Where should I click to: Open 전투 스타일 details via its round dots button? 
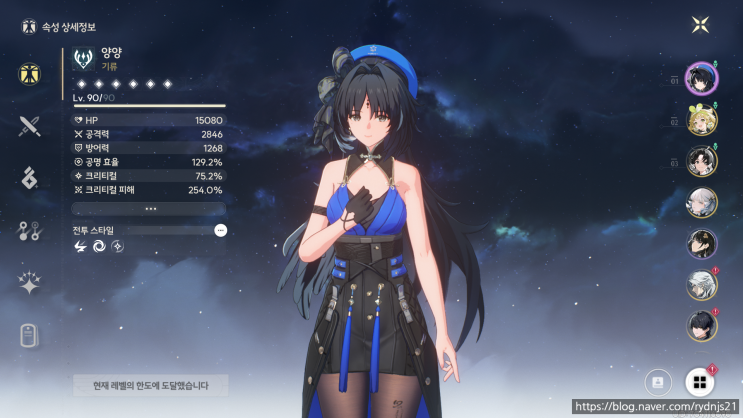point(220,230)
